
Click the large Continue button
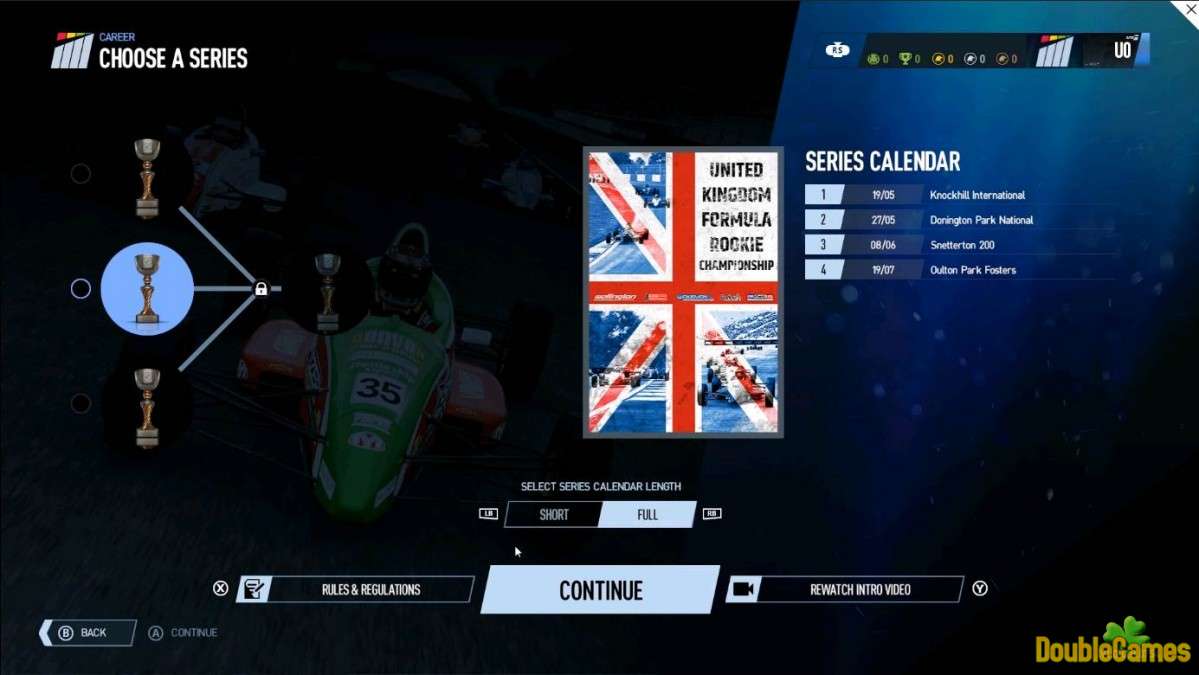point(600,590)
